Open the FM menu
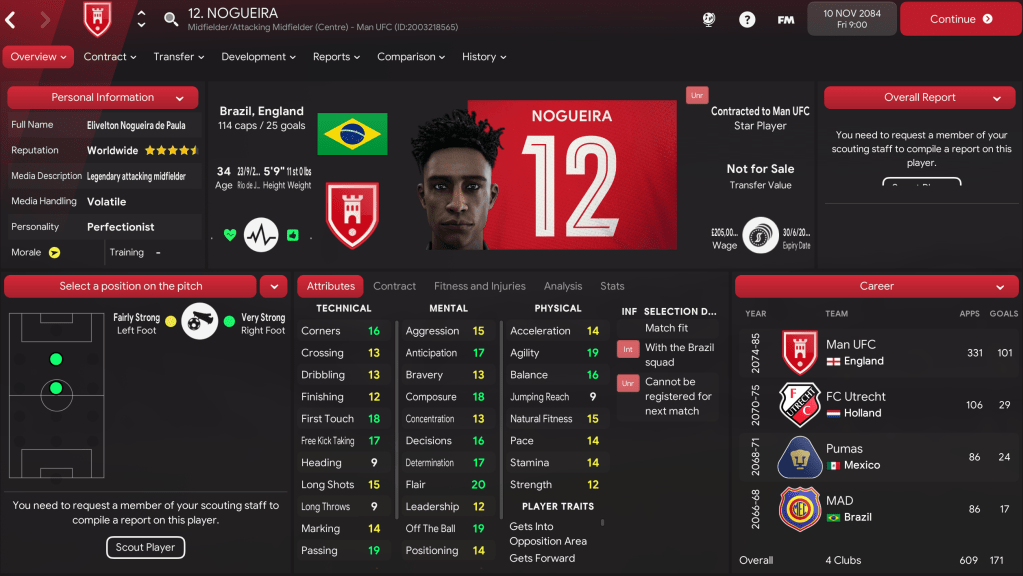1023x576 pixels. (x=786, y=19)
